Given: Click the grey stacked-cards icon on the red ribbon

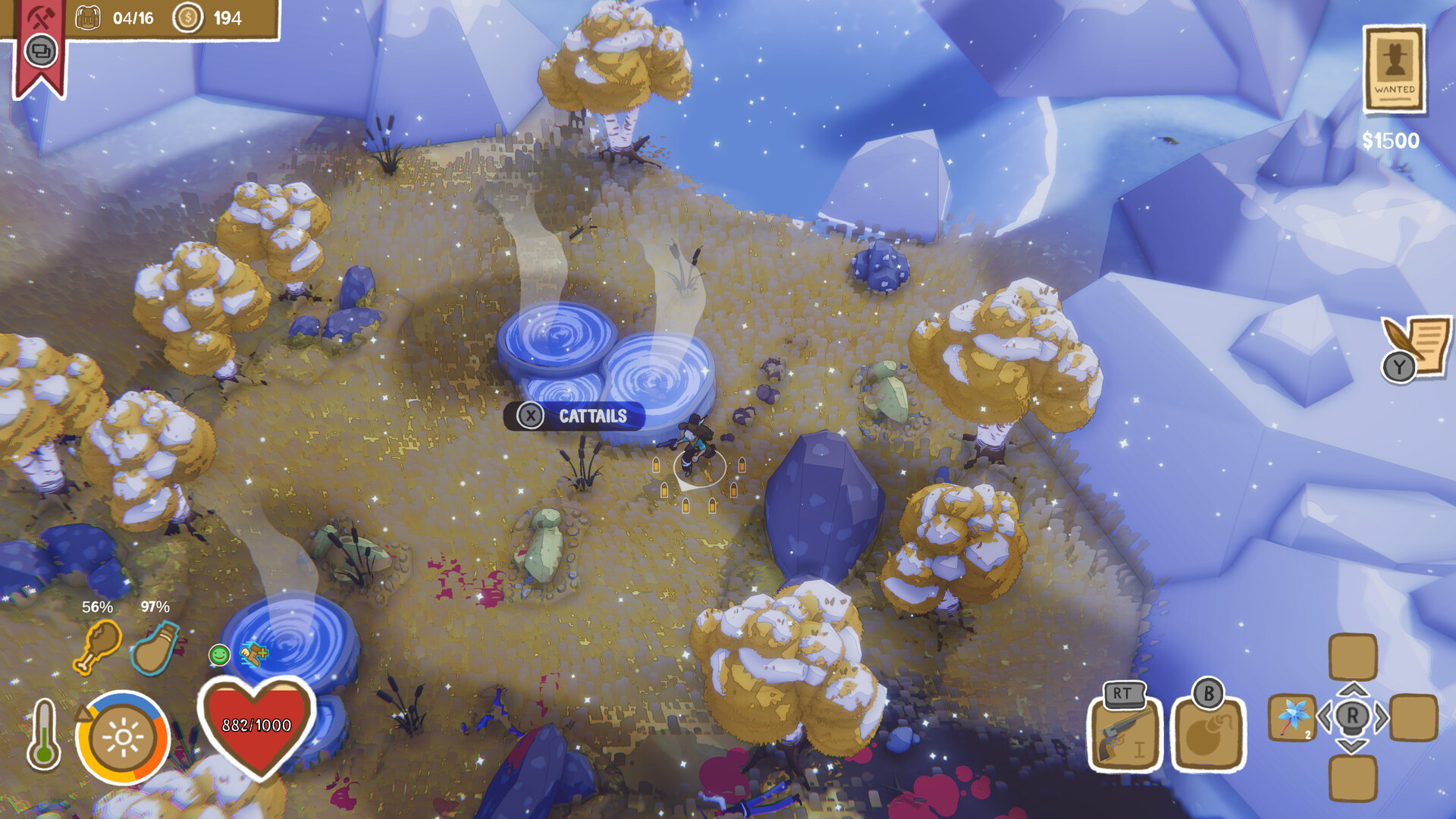Looking at the screenshot, I should pyautogui.click(x=42, y=53).
